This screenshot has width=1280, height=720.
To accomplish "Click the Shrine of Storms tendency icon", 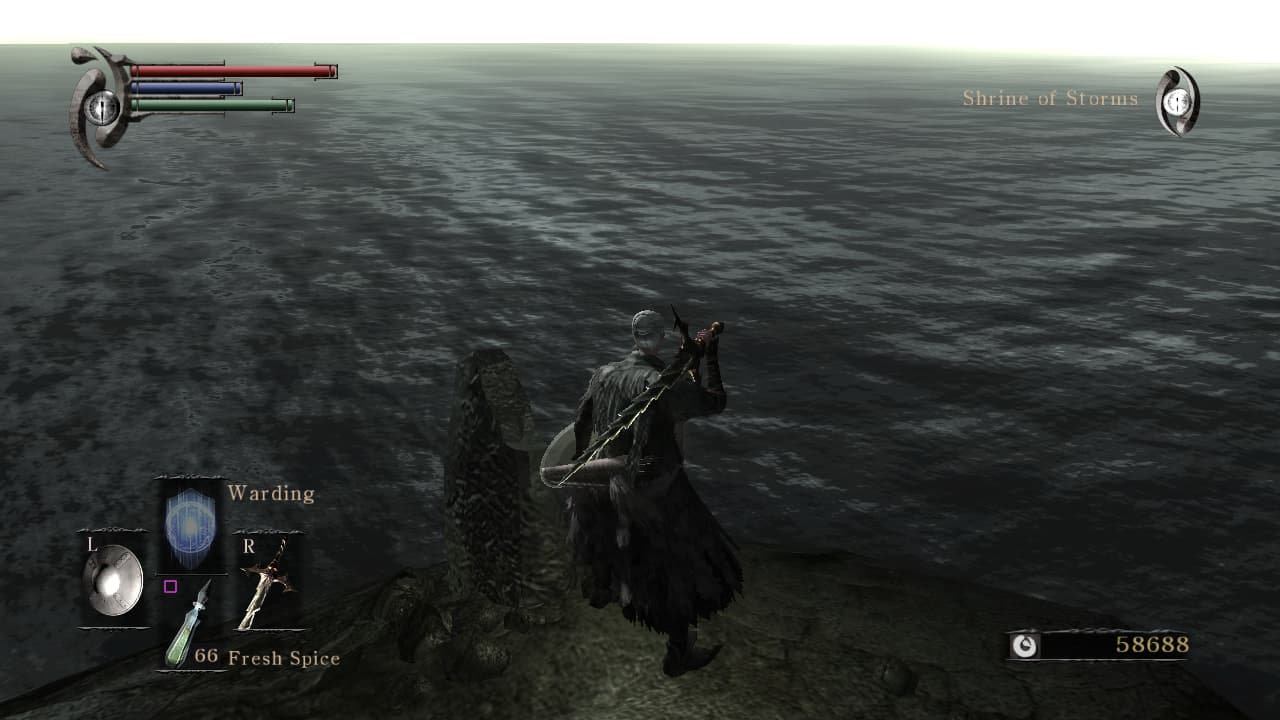I will [x=1178, y=101].
